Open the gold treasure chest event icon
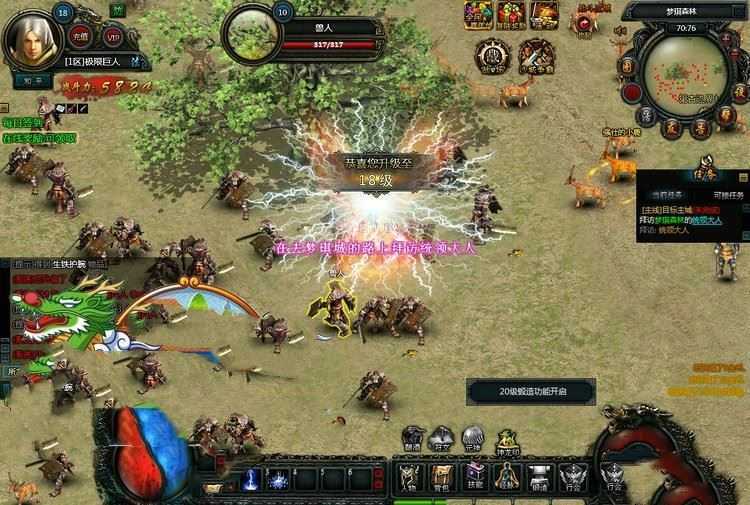 [x=544, y=14]
